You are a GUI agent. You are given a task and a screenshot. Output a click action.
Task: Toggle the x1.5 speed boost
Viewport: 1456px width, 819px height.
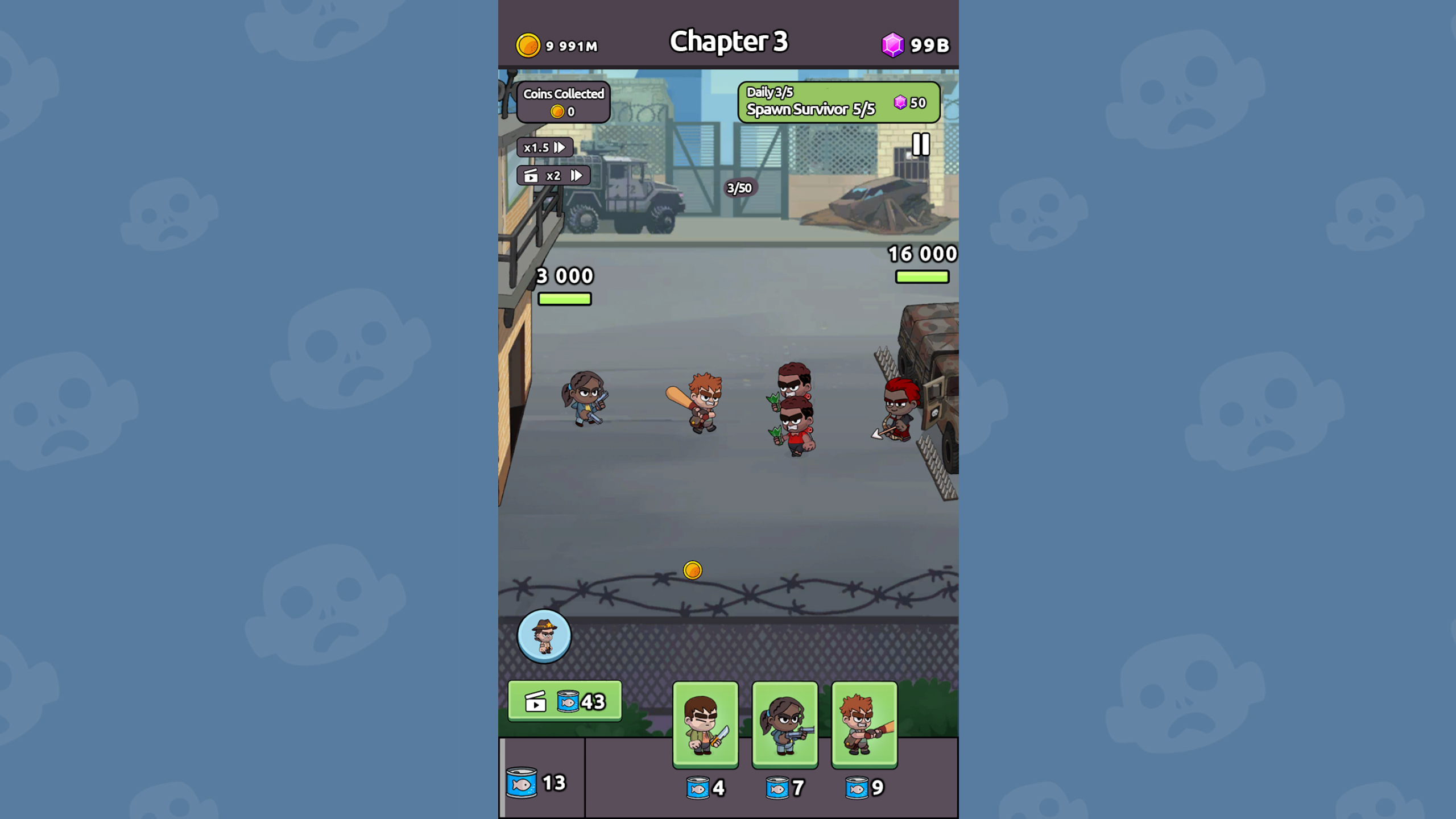coord(544,147)
